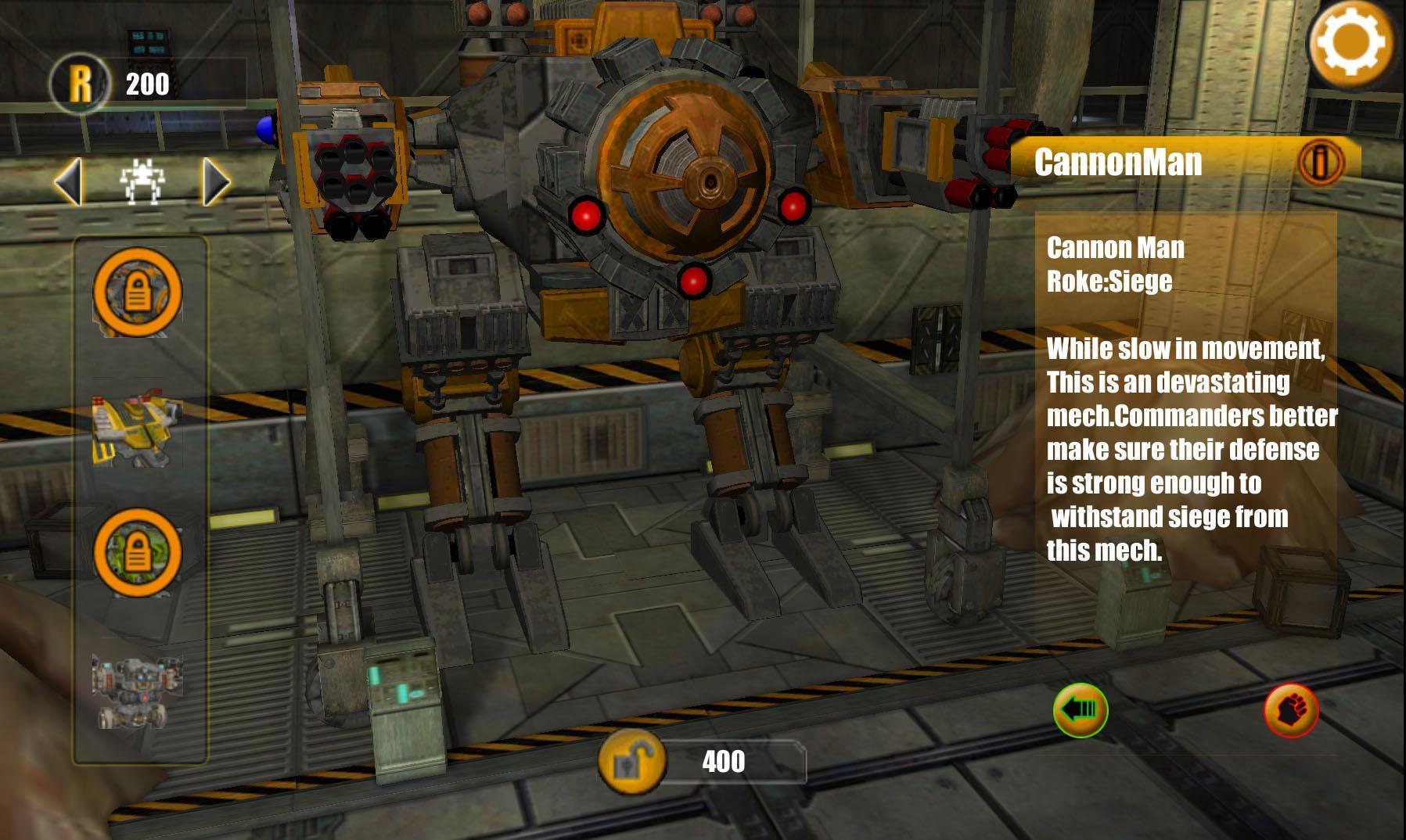Select the next mech category arrow
Viewport: 1406px width, 840px height.
216,182
